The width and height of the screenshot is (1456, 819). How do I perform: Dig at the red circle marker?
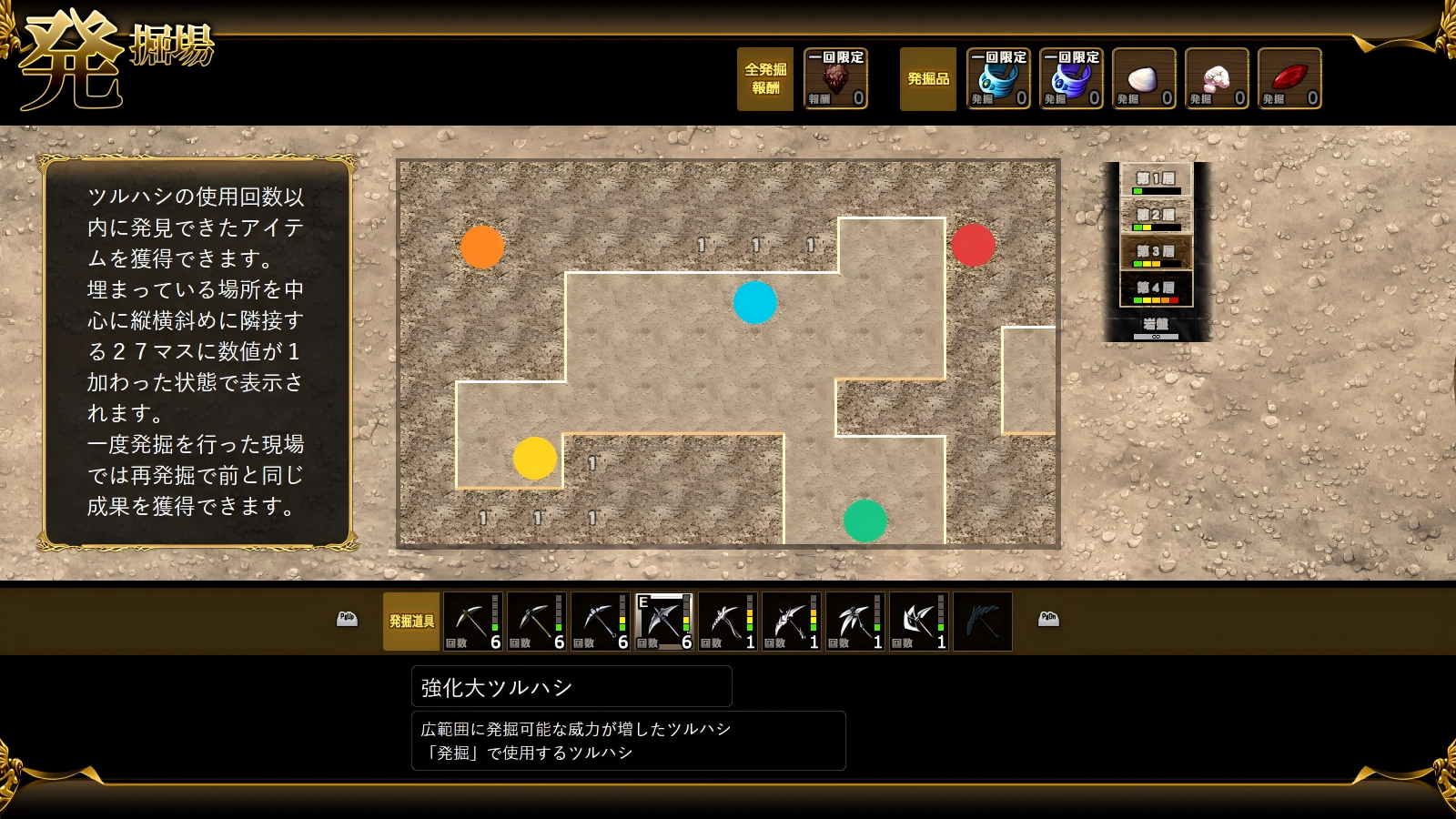coord(973,245)
